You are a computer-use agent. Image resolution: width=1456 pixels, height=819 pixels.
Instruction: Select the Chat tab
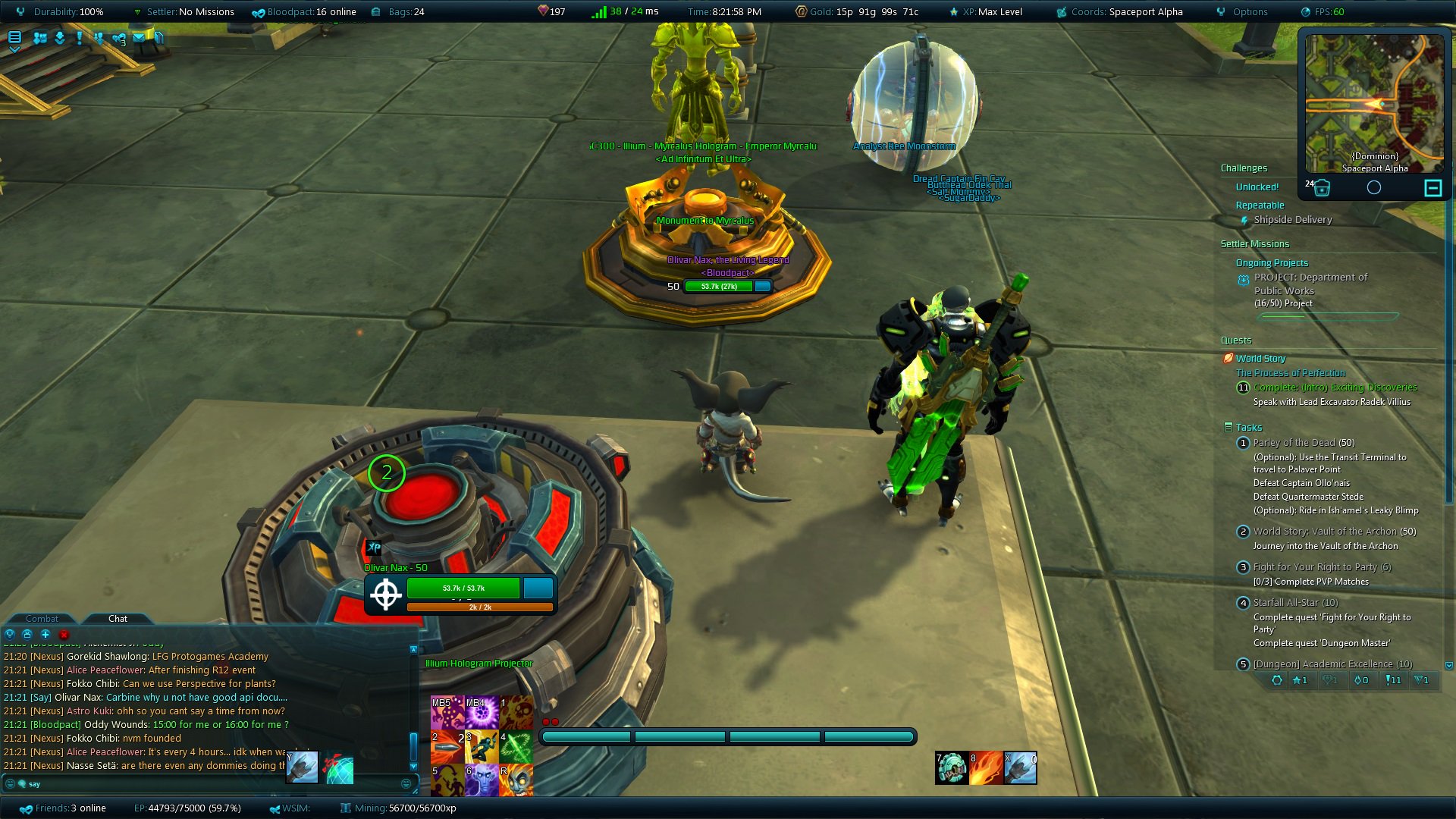[x=118, y=619]
